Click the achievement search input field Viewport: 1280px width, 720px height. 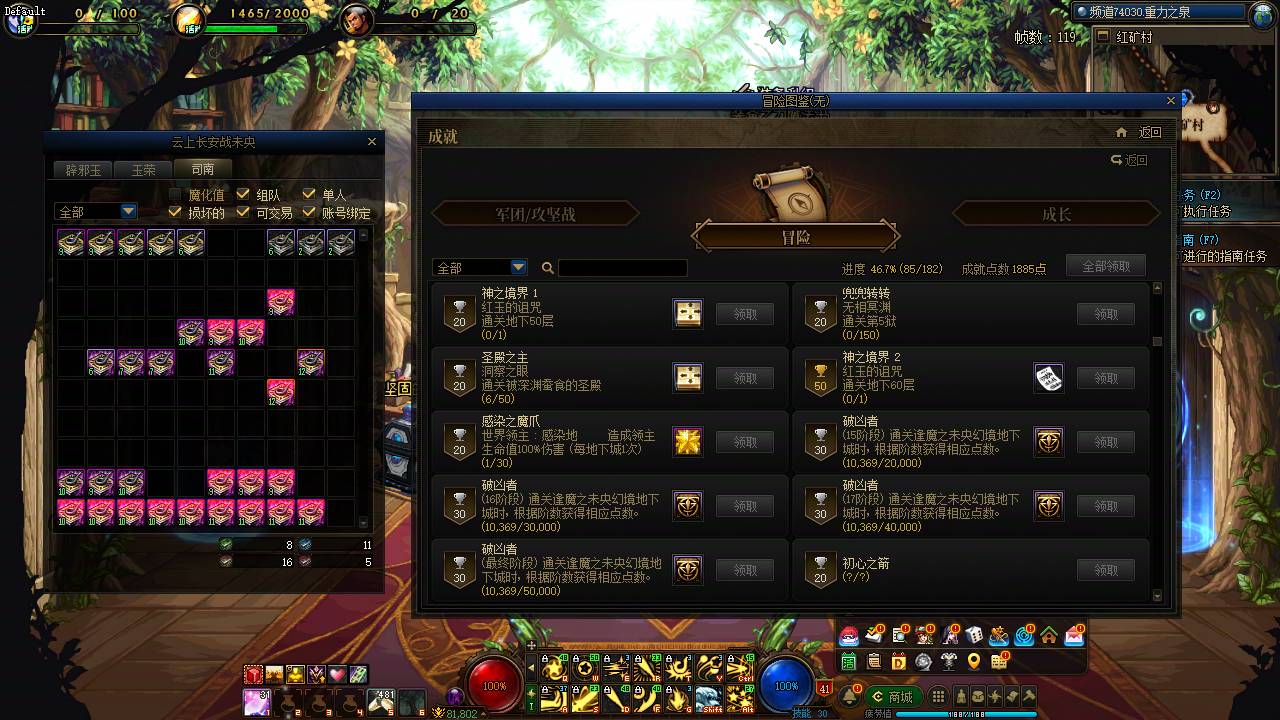coord(620,267)
